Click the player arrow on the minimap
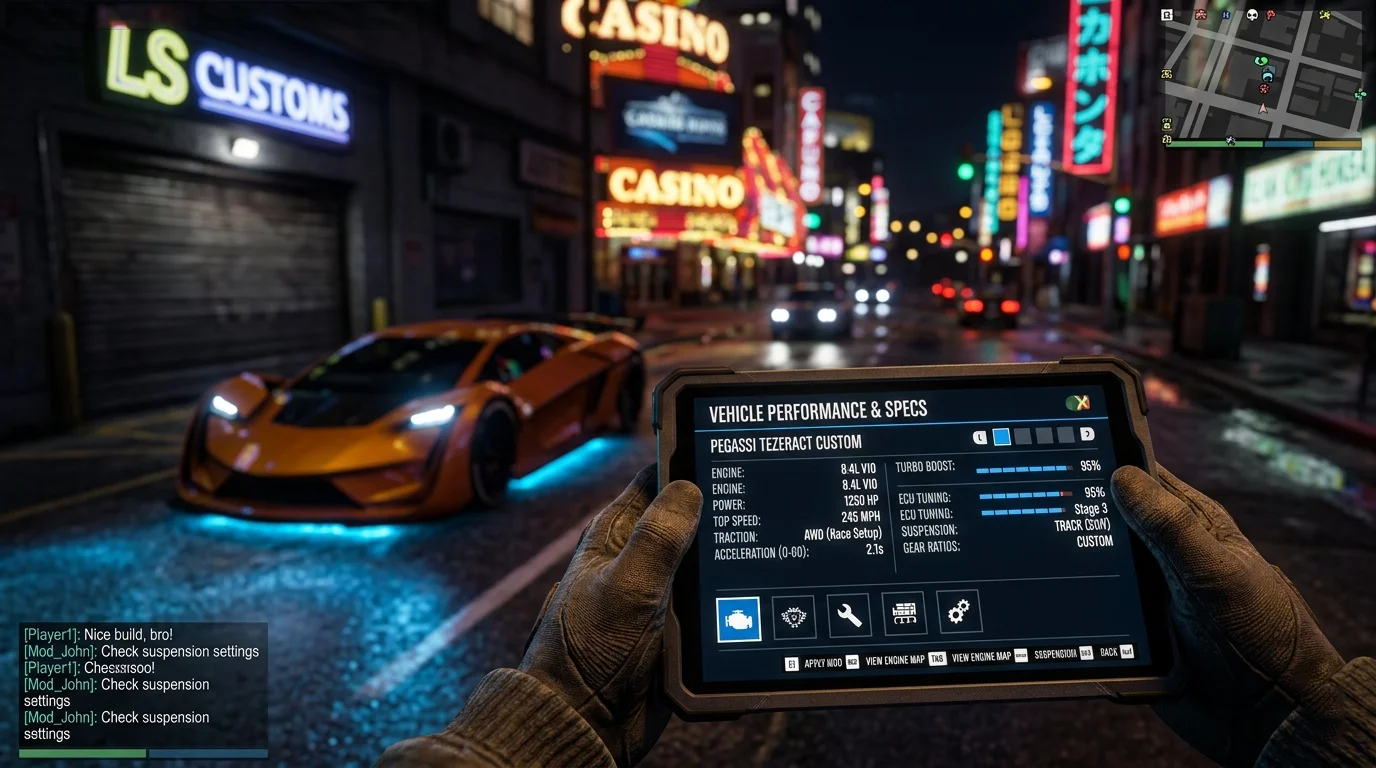 pyautogui.click(x=1263, y=107)
